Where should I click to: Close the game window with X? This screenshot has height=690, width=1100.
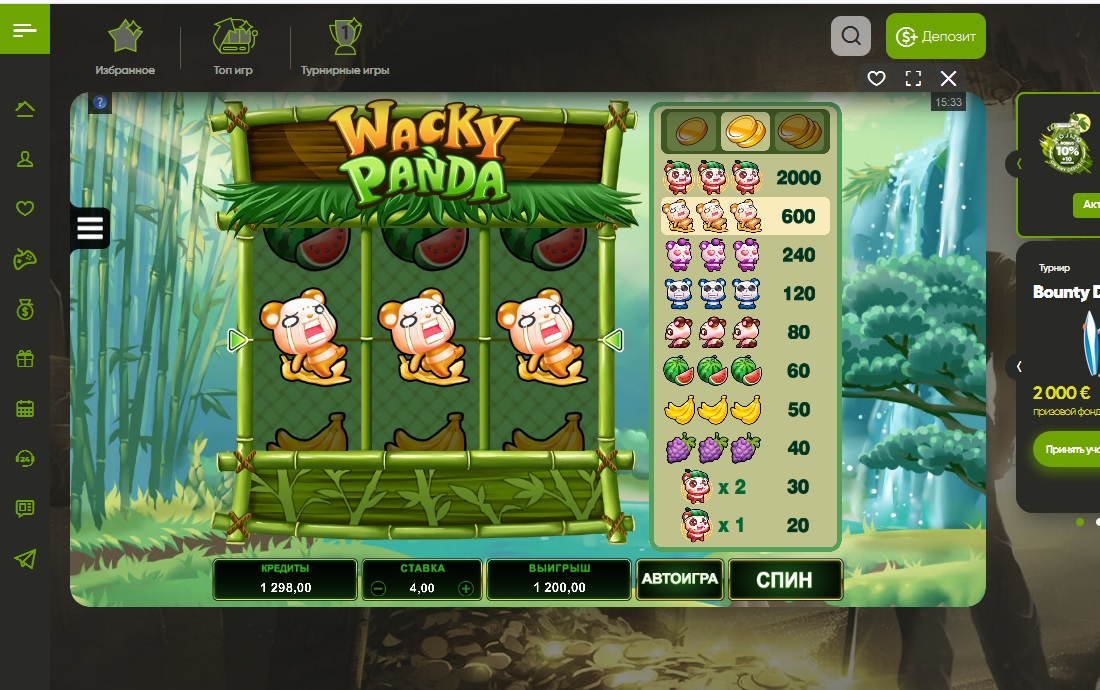(x=949, y=78)
